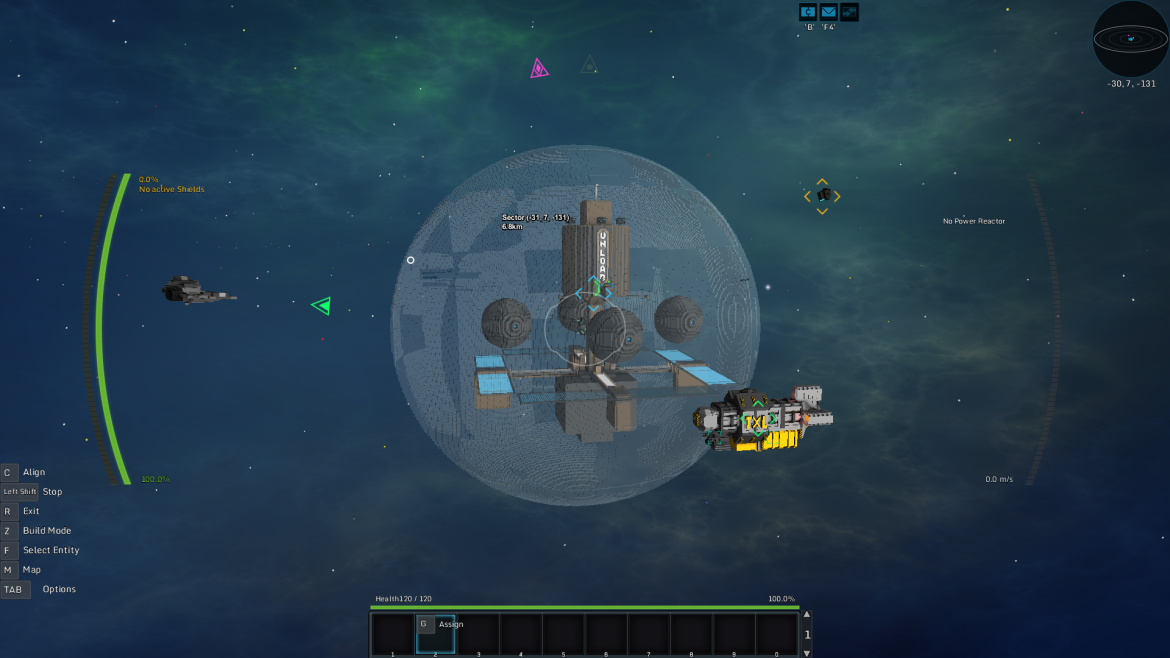Viewport: 1170px width, 658px height.
Task: Open the mail envelope icon
Action: coord(829,12)
